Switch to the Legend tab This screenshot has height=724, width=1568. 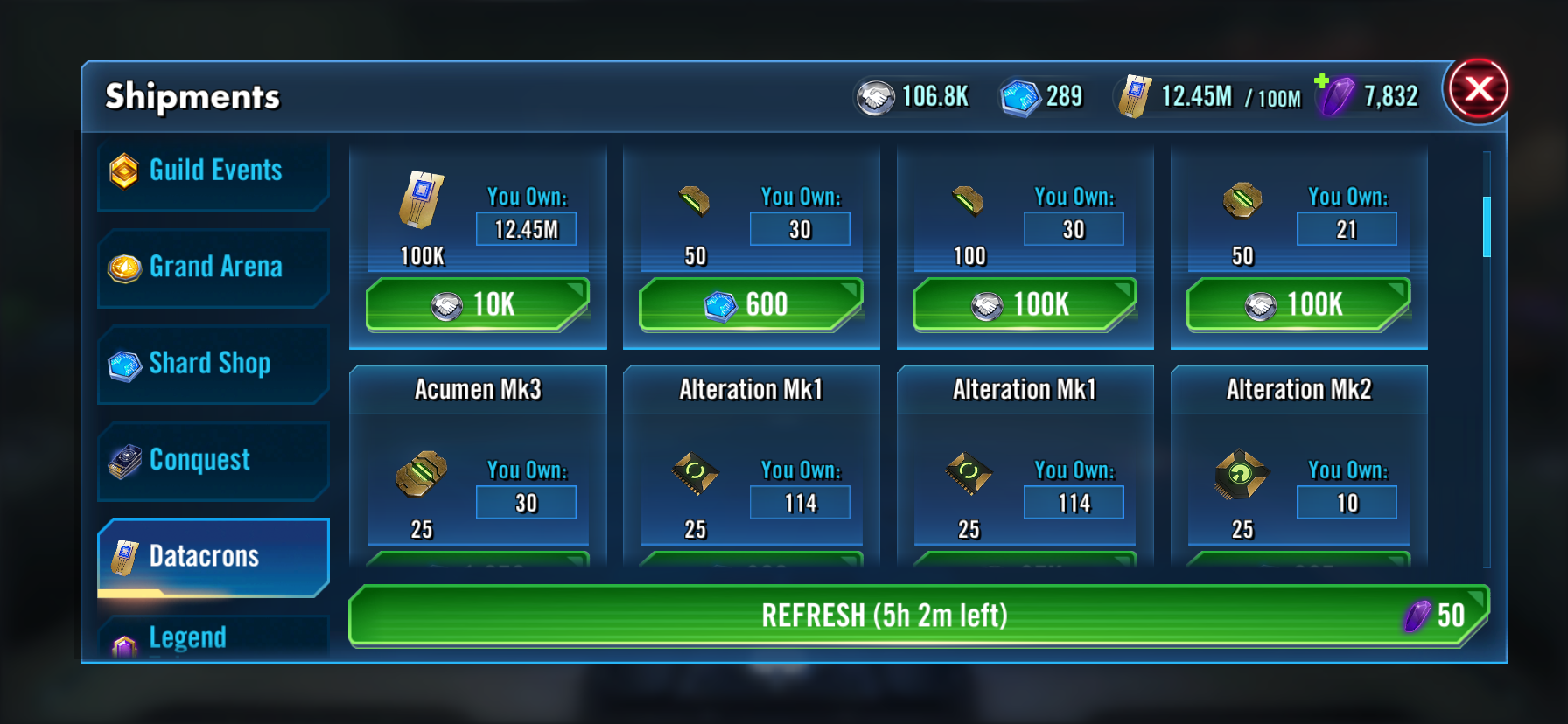point(213,638)
